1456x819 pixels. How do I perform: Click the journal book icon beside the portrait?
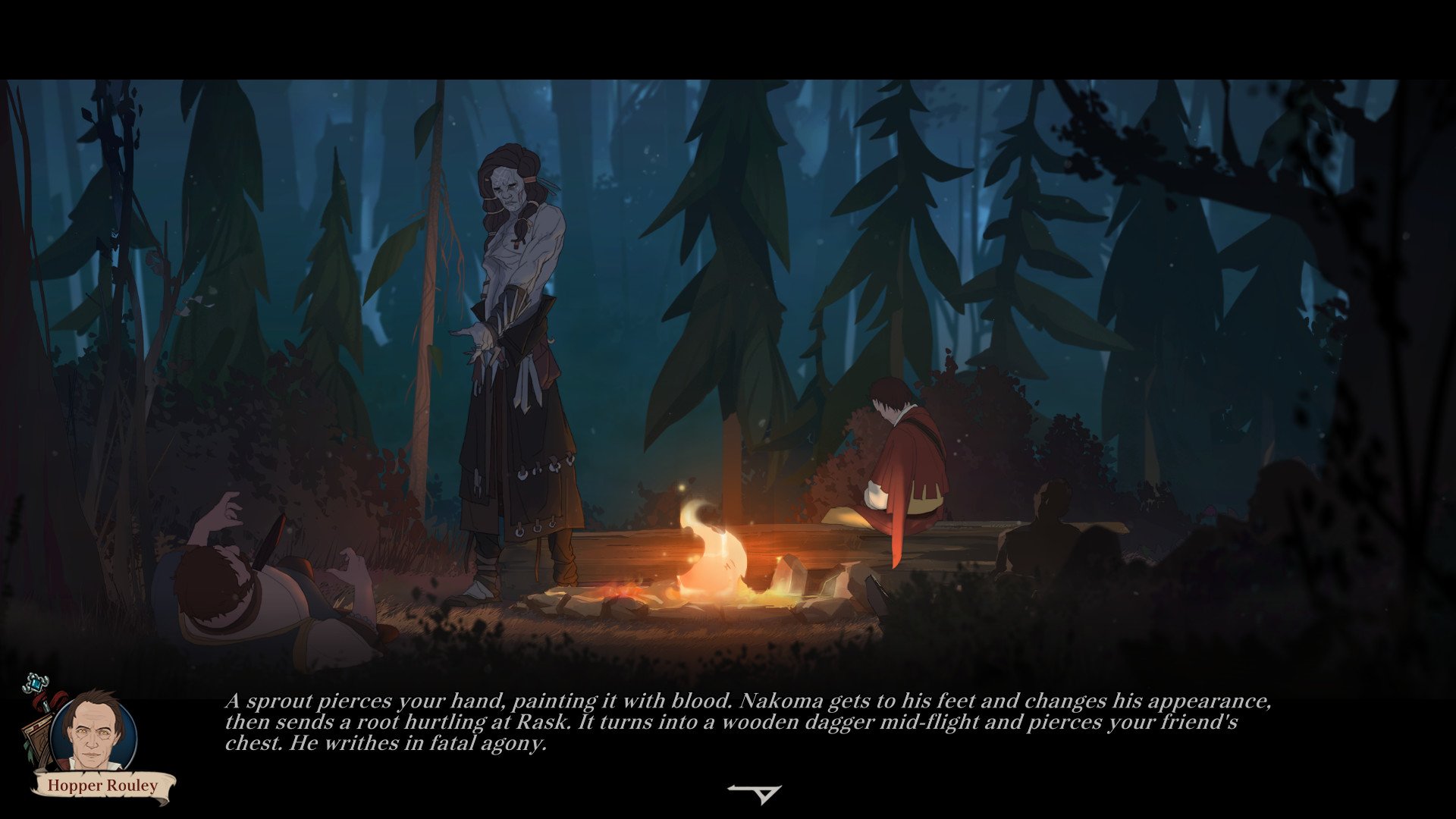pyautogui.click(x=38, y=736)
